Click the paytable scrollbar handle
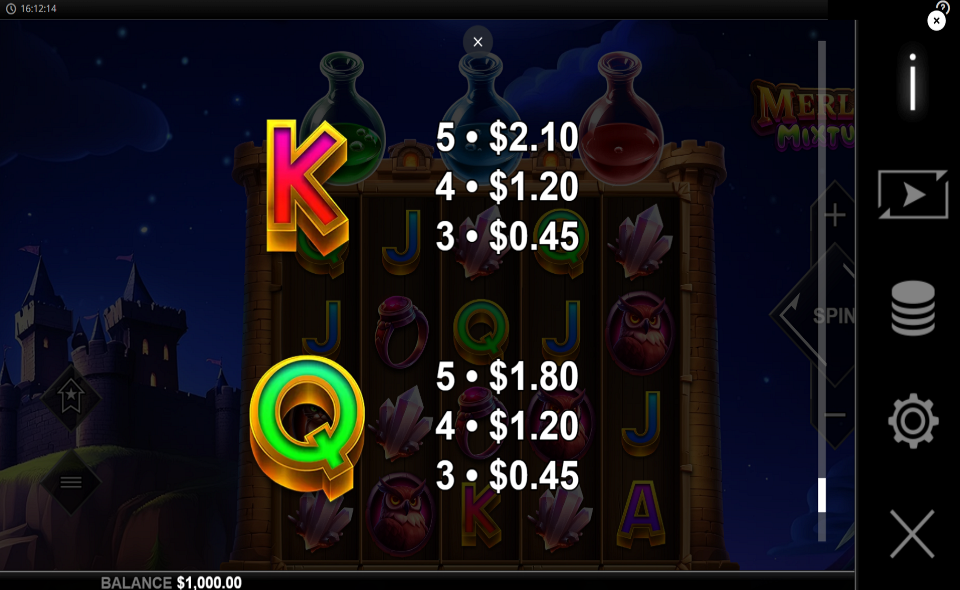The height and width of the screenshot is (590, 960). [822, 495]
